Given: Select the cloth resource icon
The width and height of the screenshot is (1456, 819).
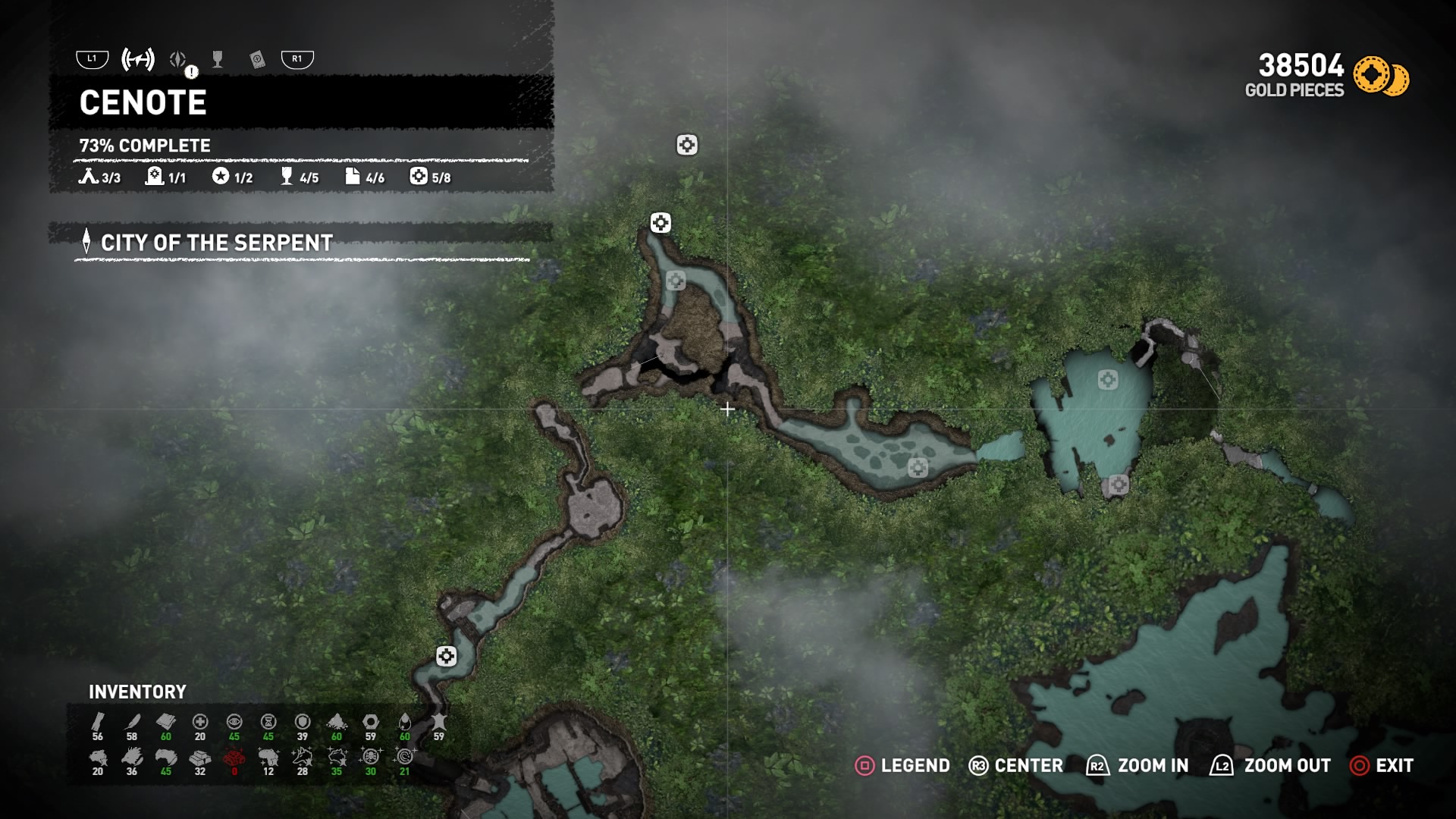Looking at the screenshot, I should (166, 722).
